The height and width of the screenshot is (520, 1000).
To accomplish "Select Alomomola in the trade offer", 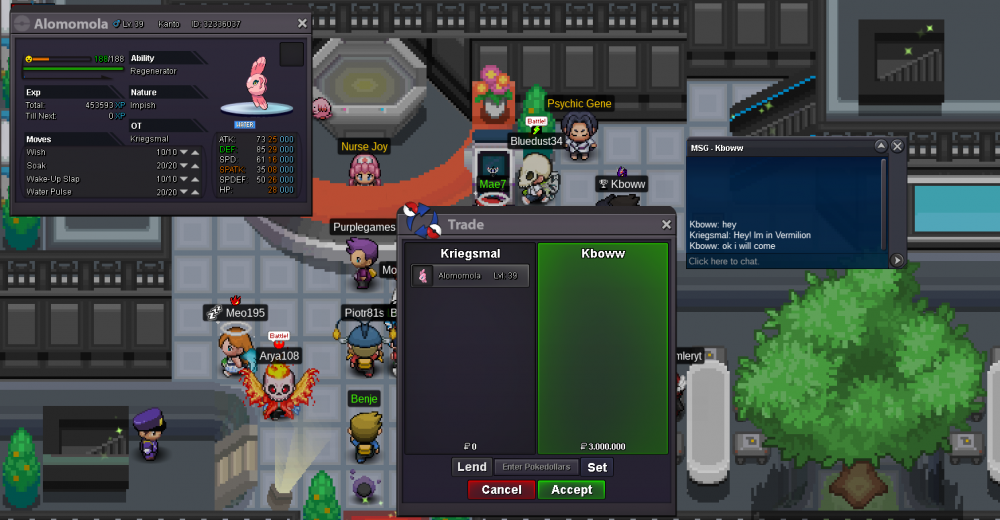I will click(x=470, y=275).
